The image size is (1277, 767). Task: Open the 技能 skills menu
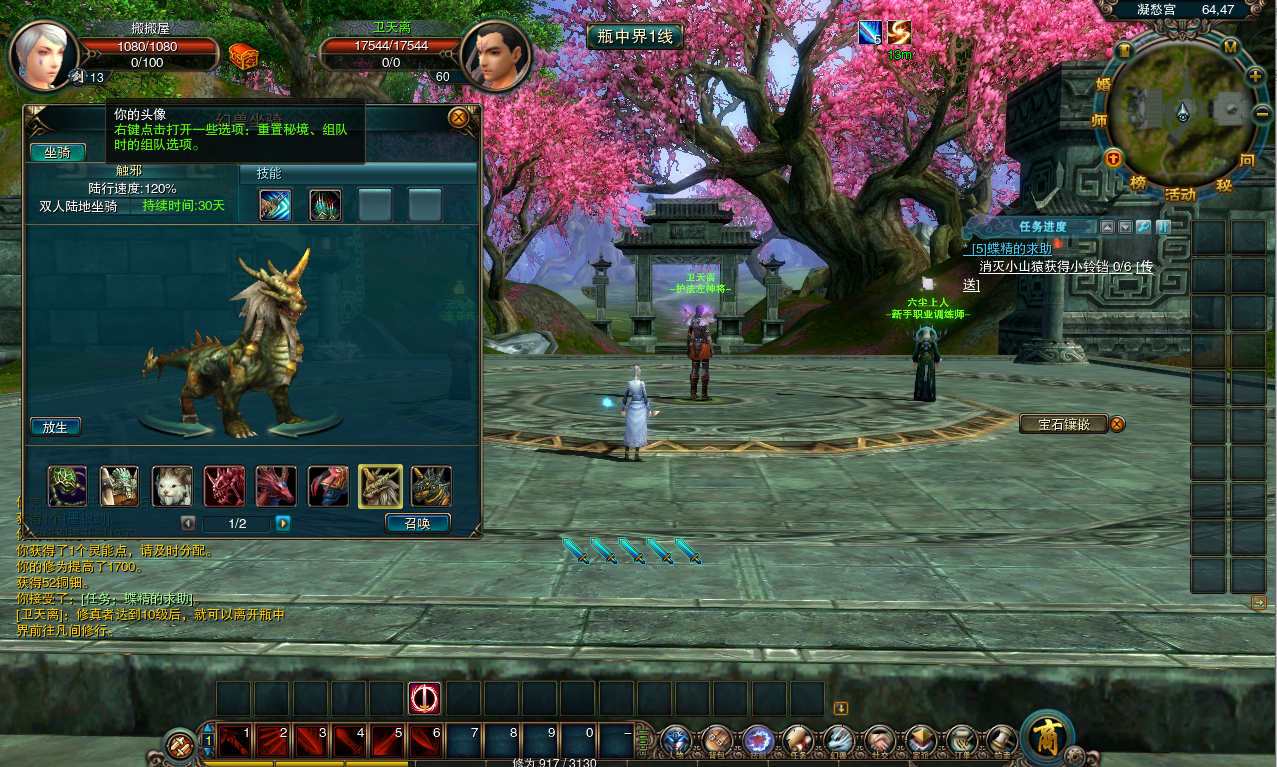pos(757,741)
